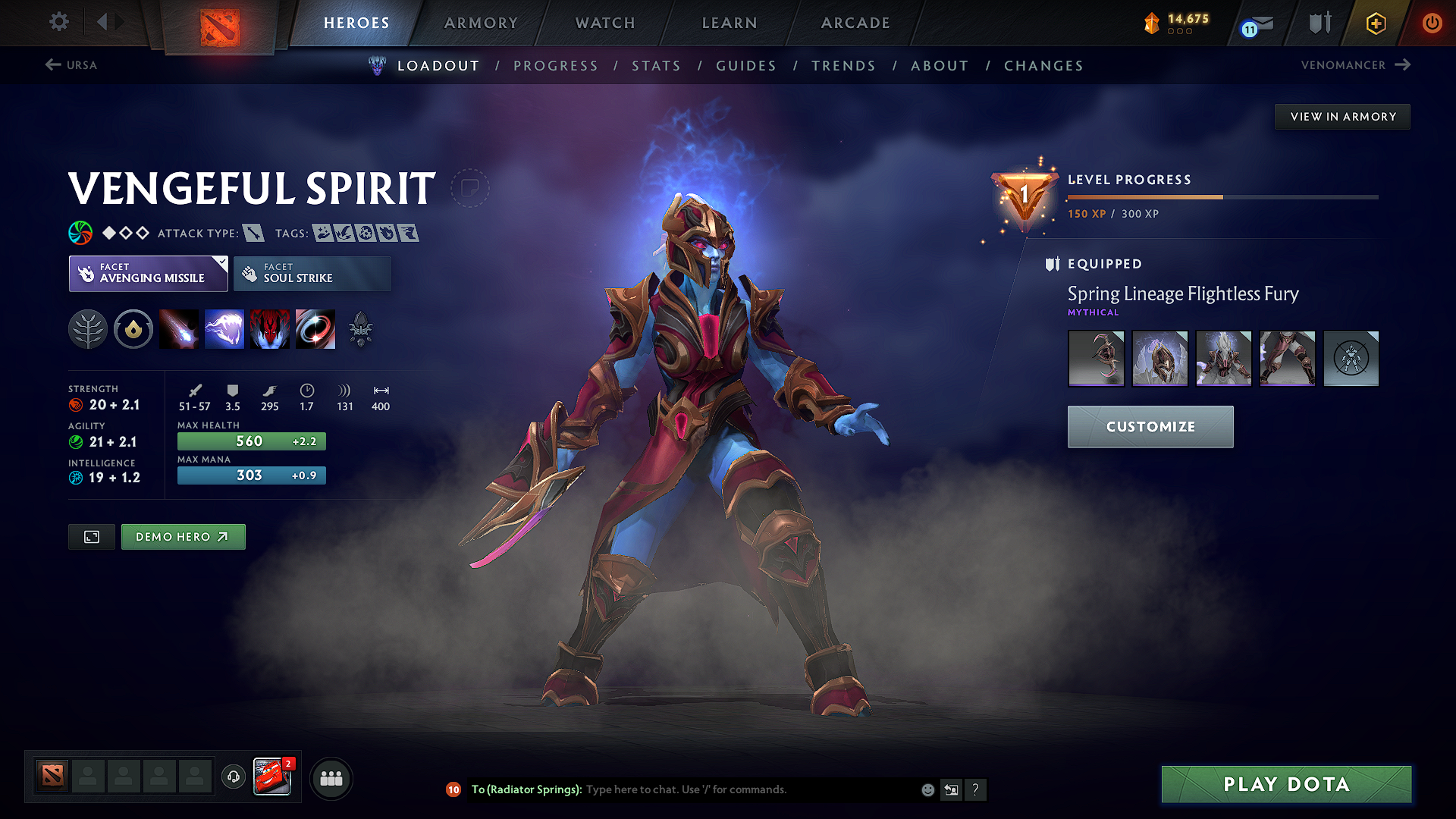Click VIEW IN ARMORY
This screenshot has width=1456, height=819.
1341,116
